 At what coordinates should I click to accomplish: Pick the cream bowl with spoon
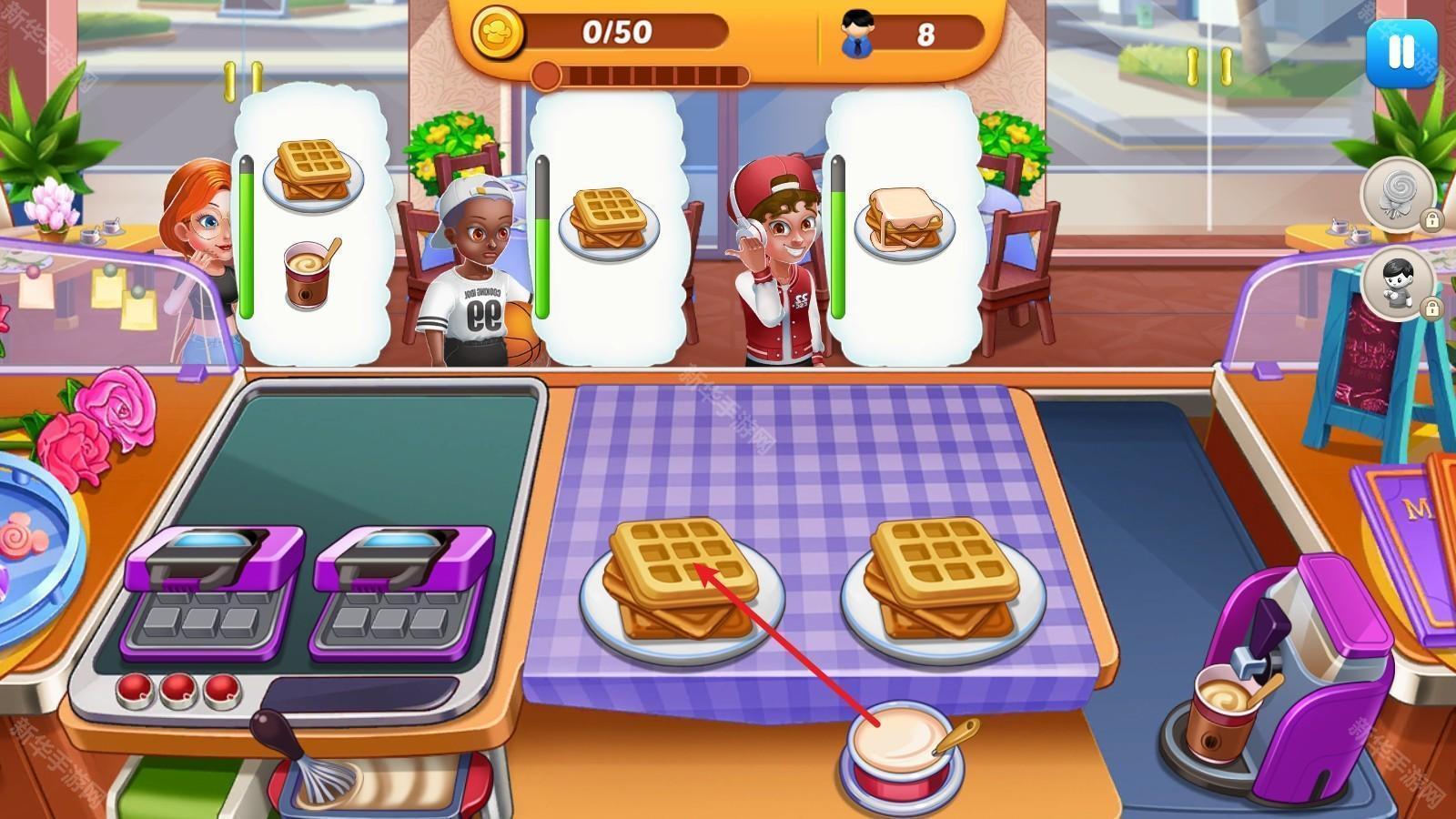[903, 746]
